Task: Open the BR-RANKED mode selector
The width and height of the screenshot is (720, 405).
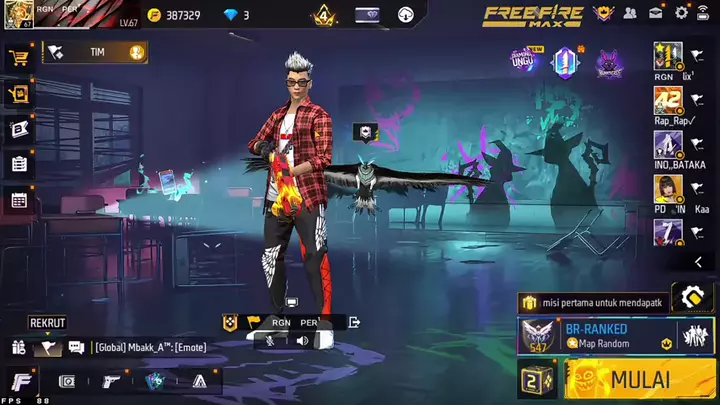Action: click(x=597, y=335)
